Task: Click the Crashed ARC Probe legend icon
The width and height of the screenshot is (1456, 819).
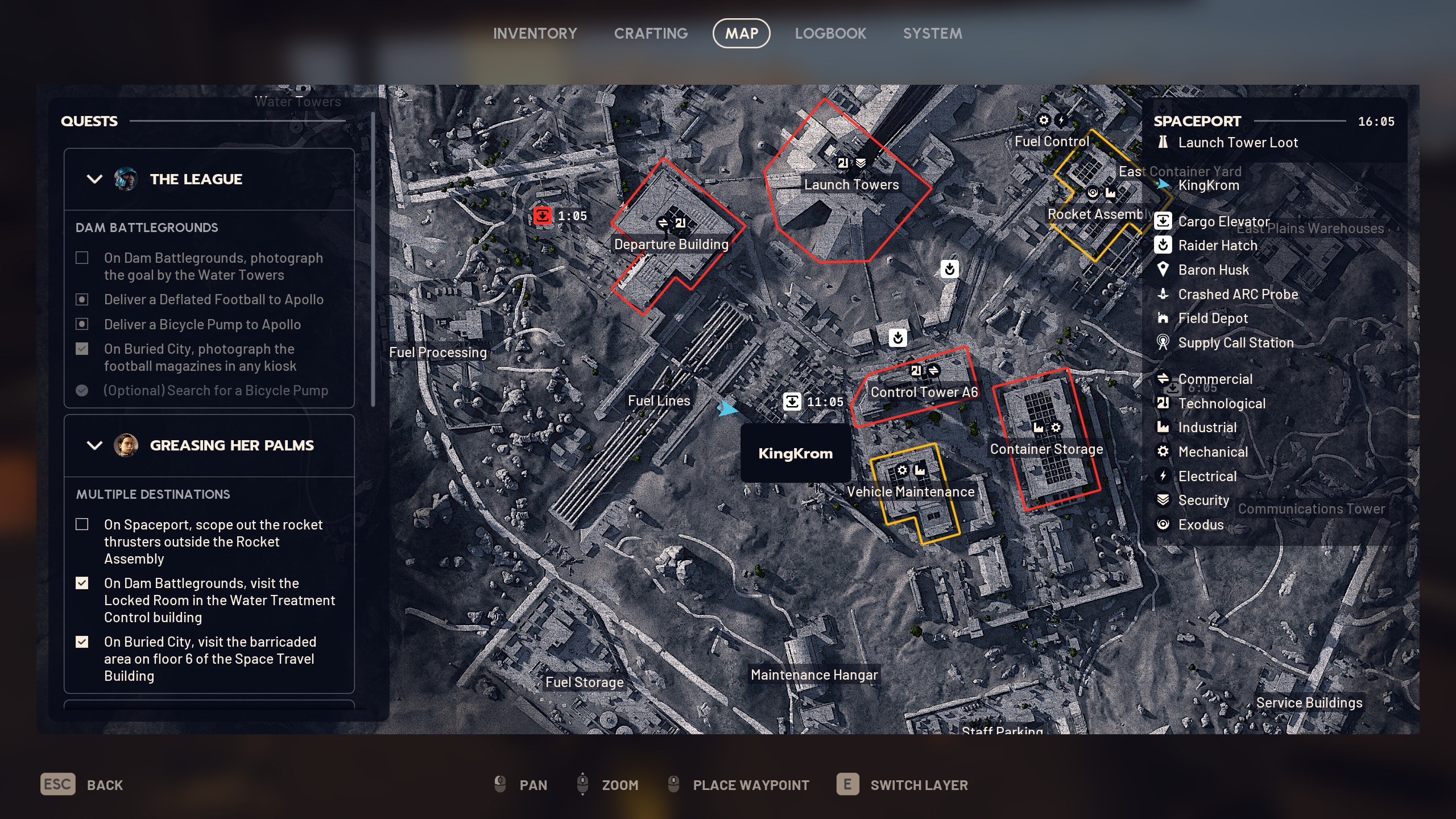Action: pyautogui.click(x=1164, y=295)
